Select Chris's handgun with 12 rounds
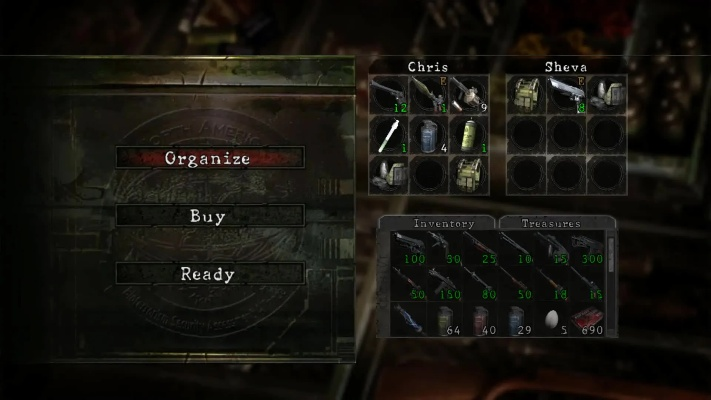711x400 pixels. tap(388, 94)
